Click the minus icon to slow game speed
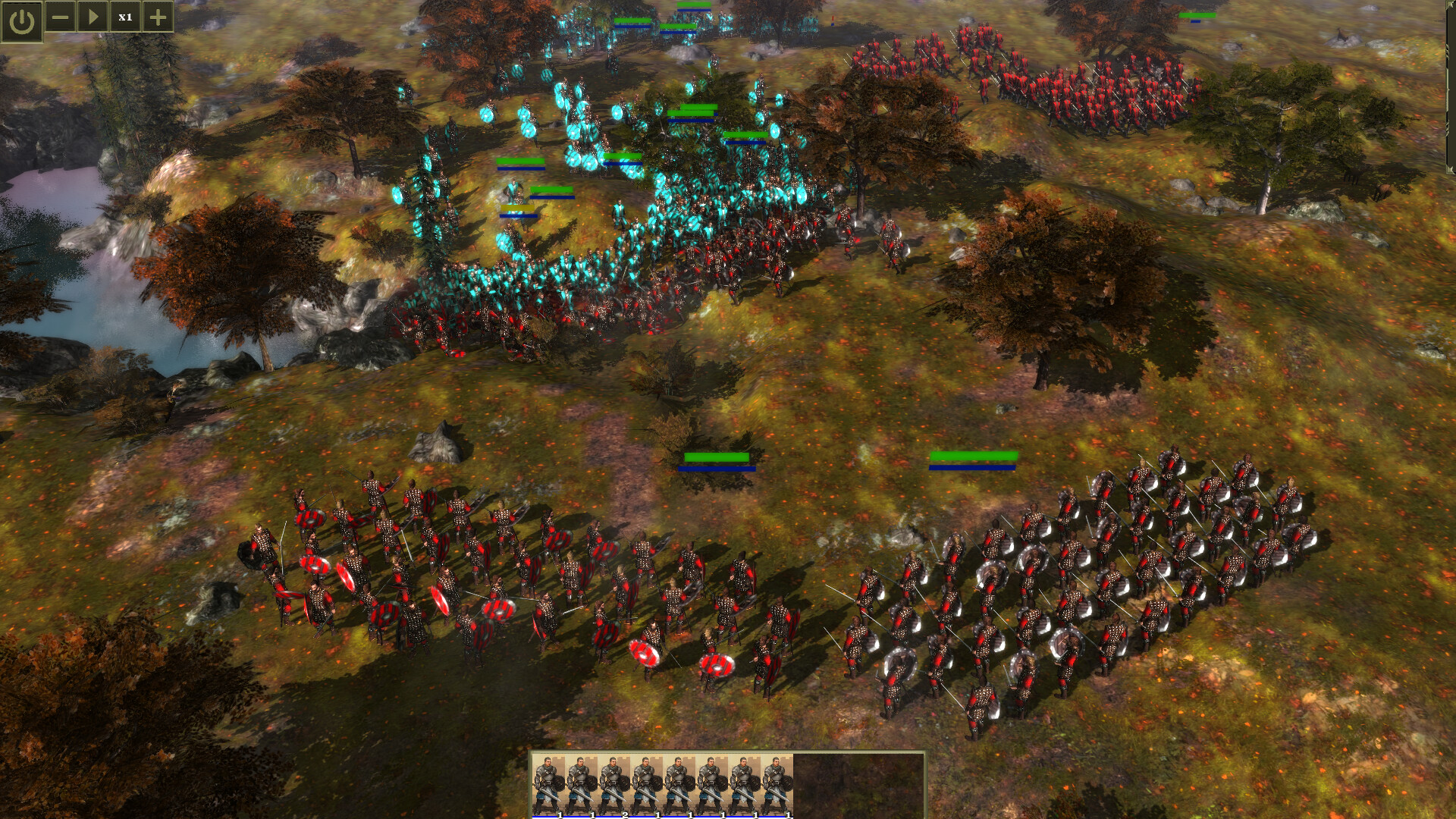1456x819 pixels. (x=60, y=17)
